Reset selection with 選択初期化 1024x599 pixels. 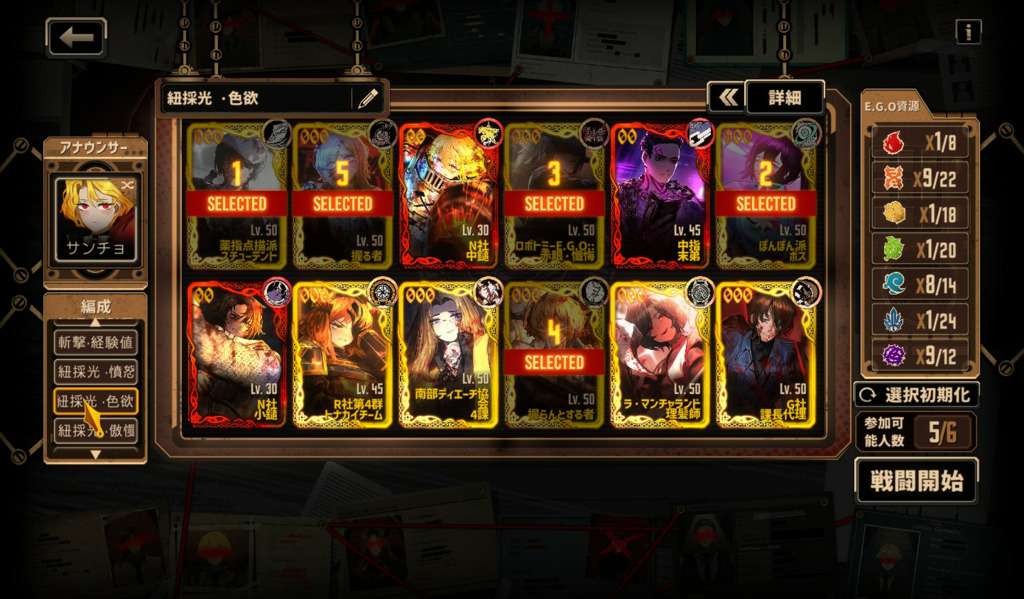915,394
